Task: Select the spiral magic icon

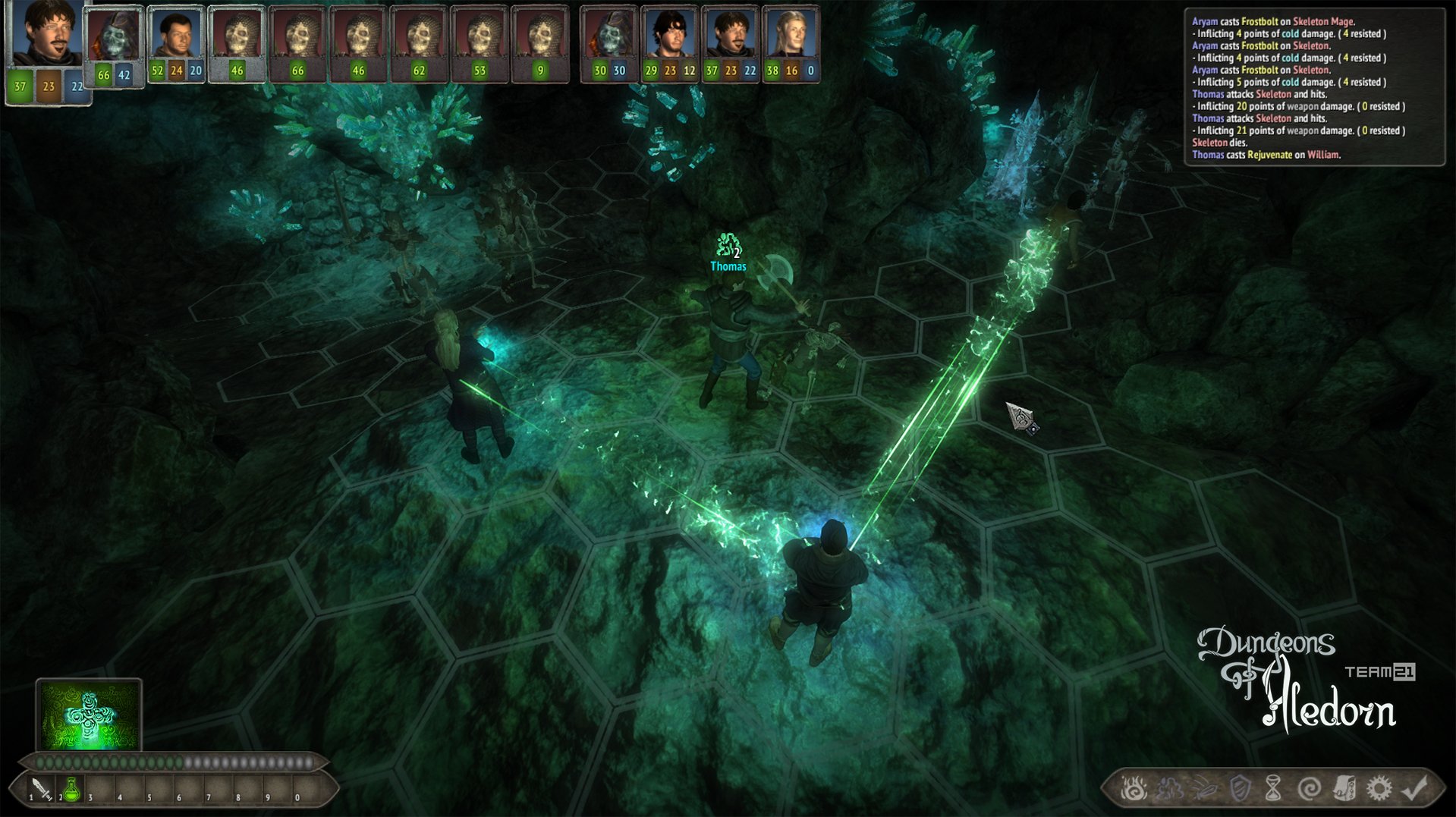Action: [x=1310, y=789]
